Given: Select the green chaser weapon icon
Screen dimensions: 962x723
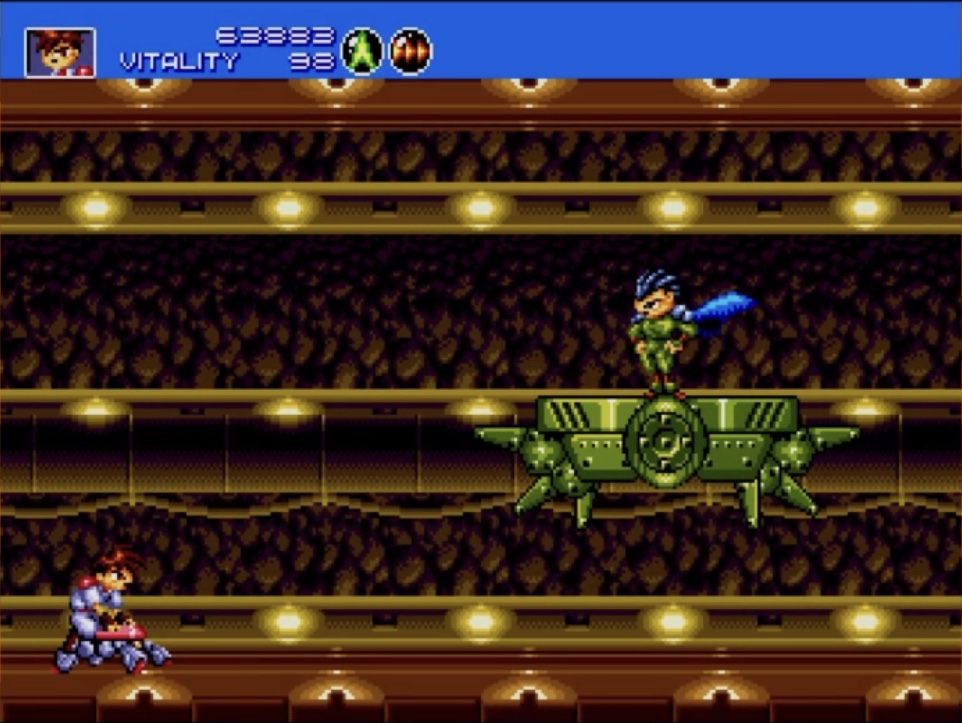Looking at the screenshot, I should 362,51.
